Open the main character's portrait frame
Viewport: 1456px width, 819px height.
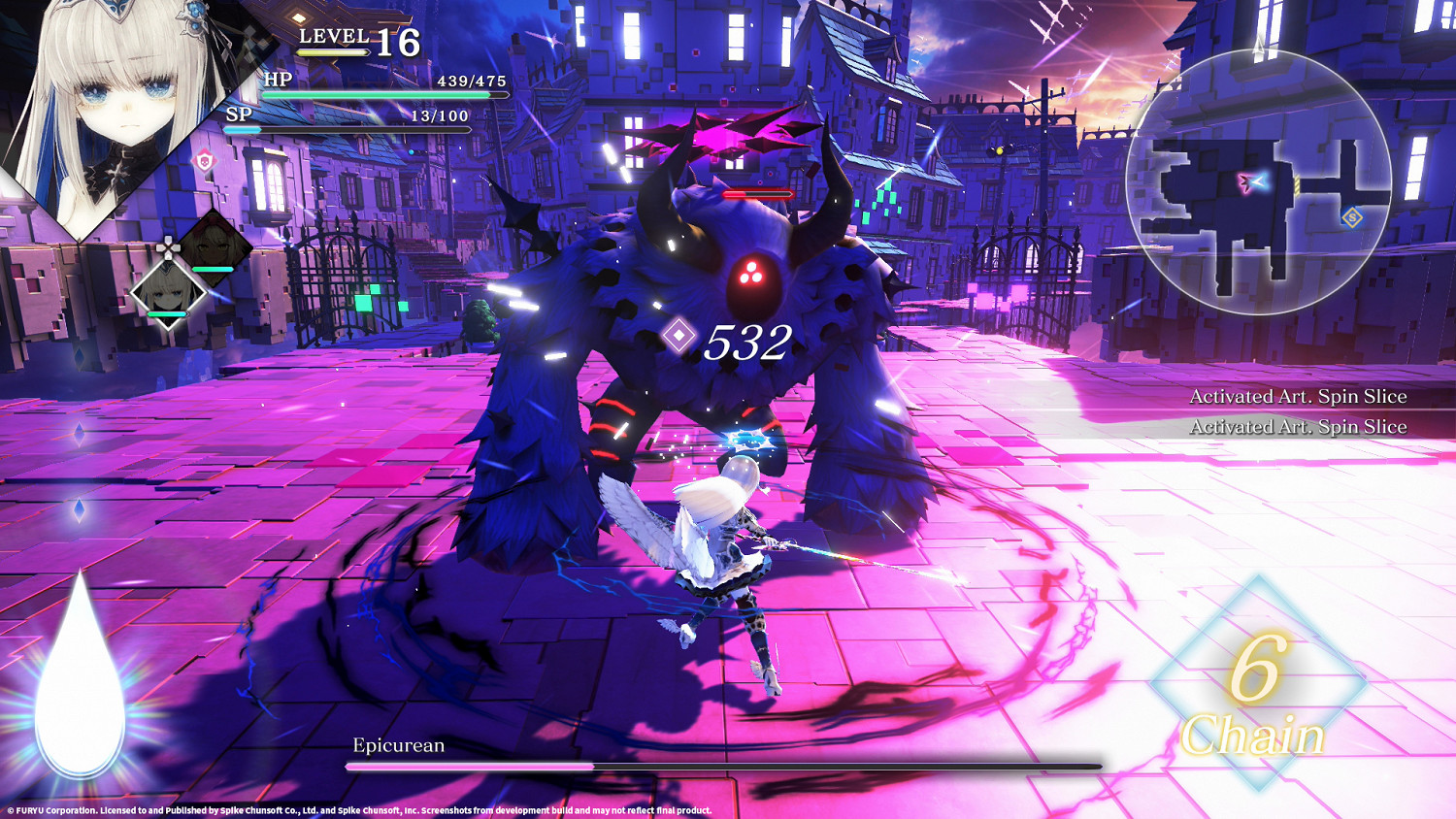coord(107,92)
